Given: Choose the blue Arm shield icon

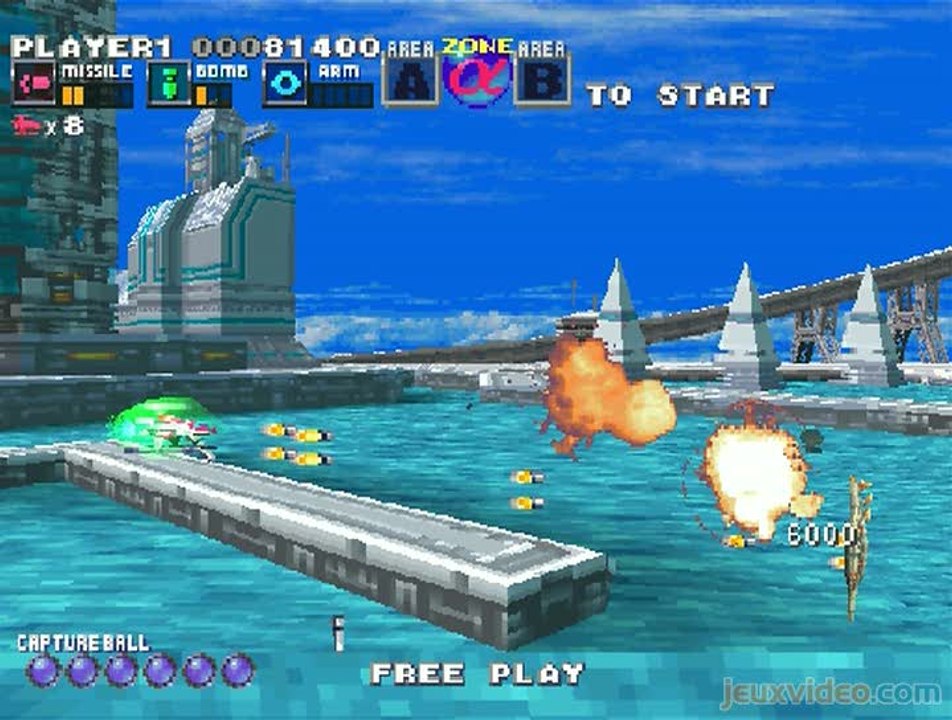Looking at the screenshot, I should coord(284,83).
